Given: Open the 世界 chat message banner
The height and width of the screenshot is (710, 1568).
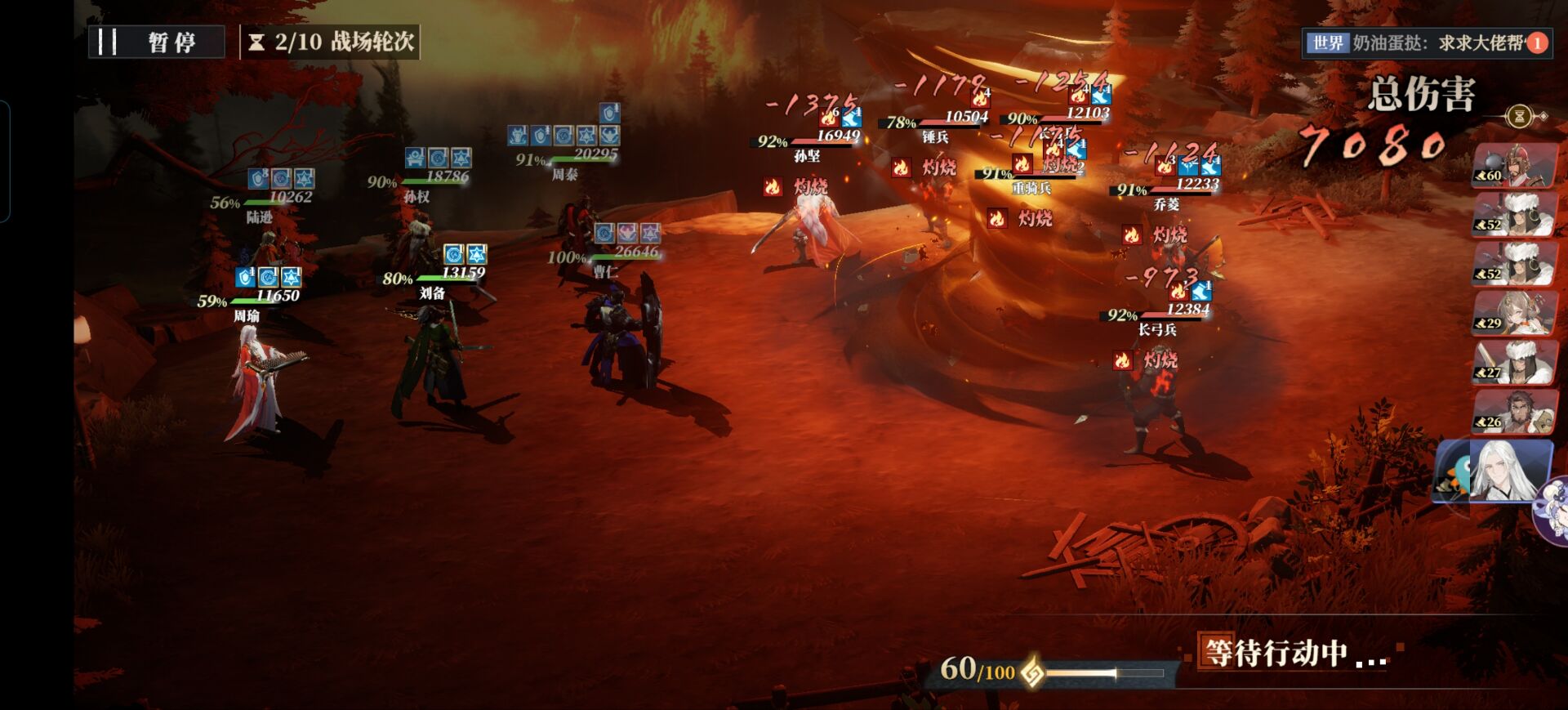Looking at the screenshot, I should (1426, 42).
